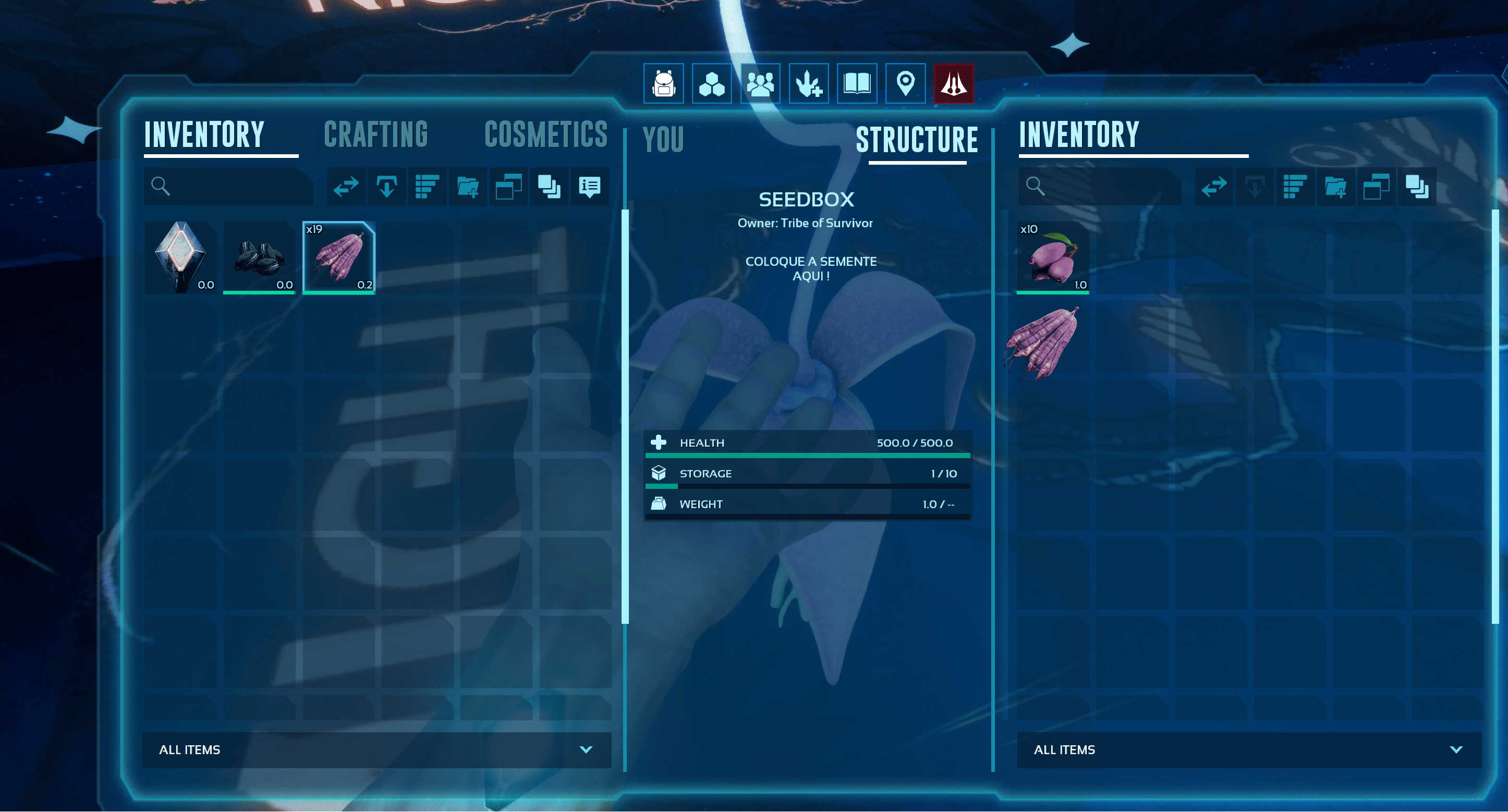The image size is (1508, 812).
Task: Open the Cosmetics tab
Action: click(x=545, y=135)
